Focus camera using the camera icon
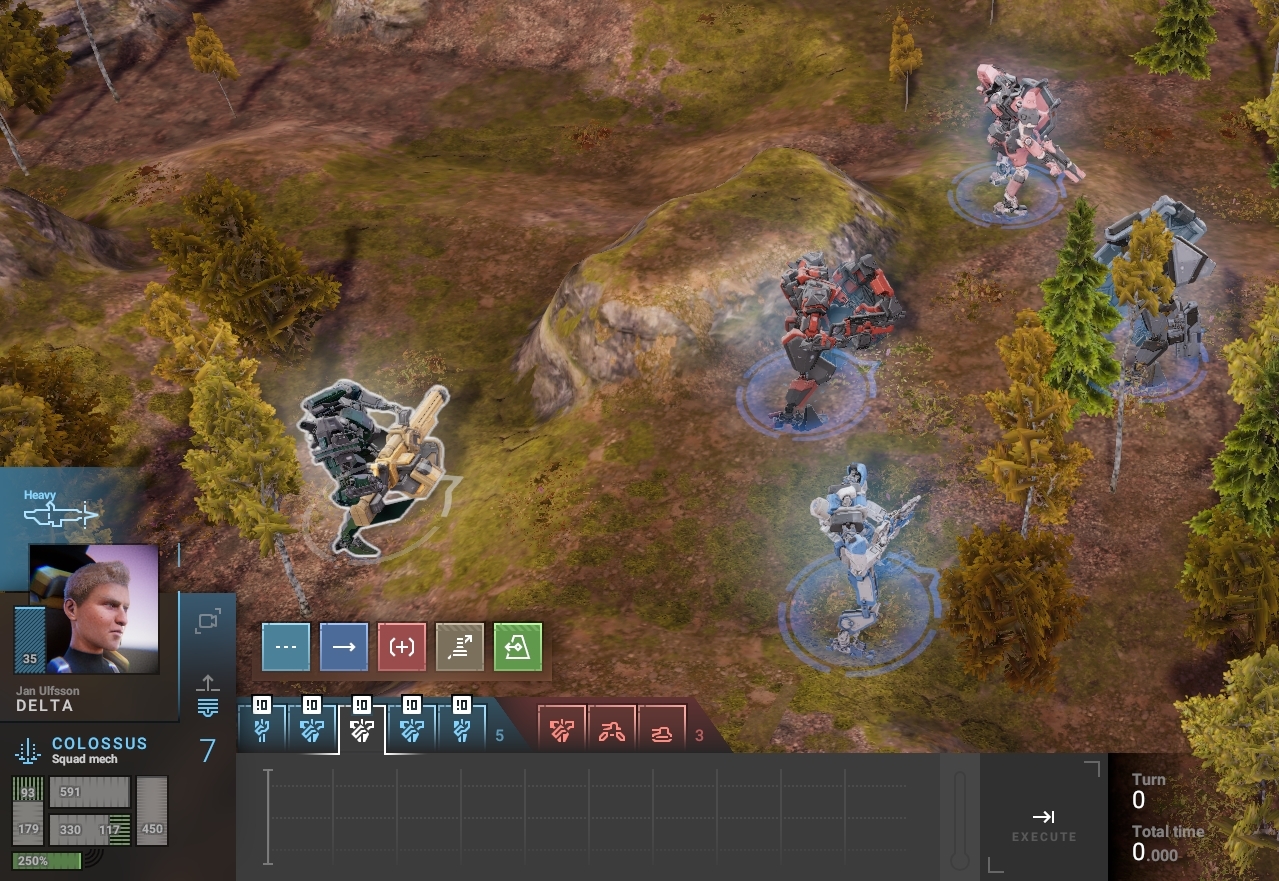1279x881 pixels. pyautogui.click(x=207, y=622)
